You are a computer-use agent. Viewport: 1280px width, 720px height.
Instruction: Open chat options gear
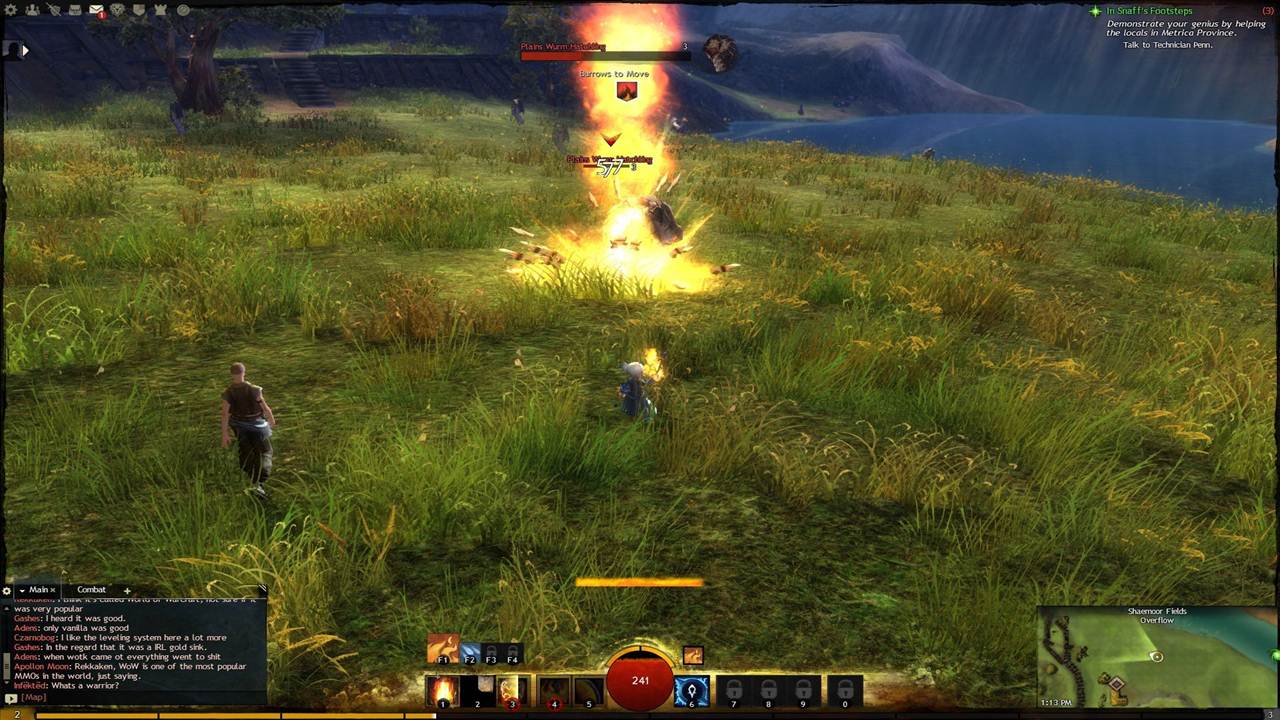7,591
